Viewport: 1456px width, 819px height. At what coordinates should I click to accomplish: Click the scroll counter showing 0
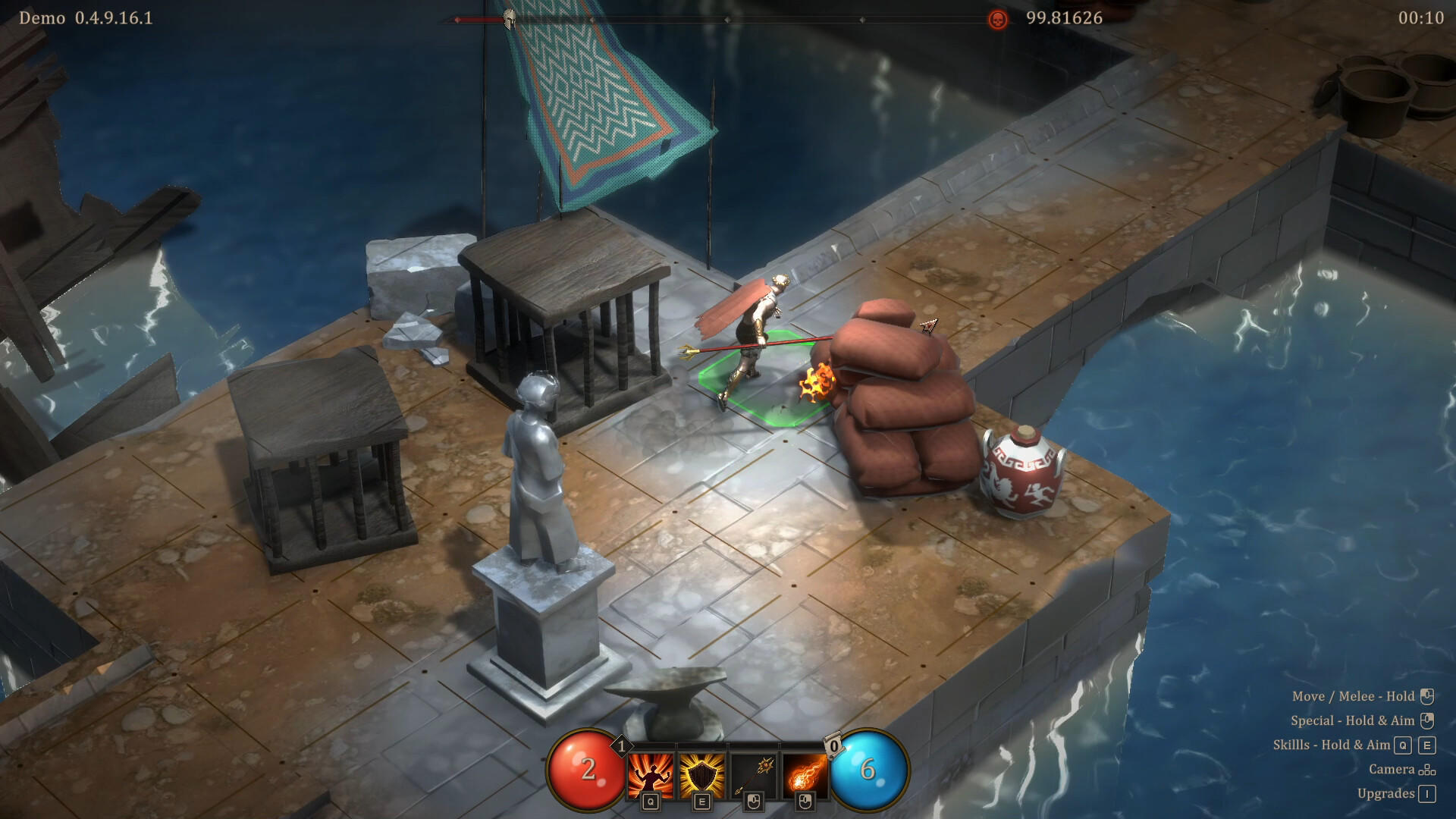click(x=834, y=747)
